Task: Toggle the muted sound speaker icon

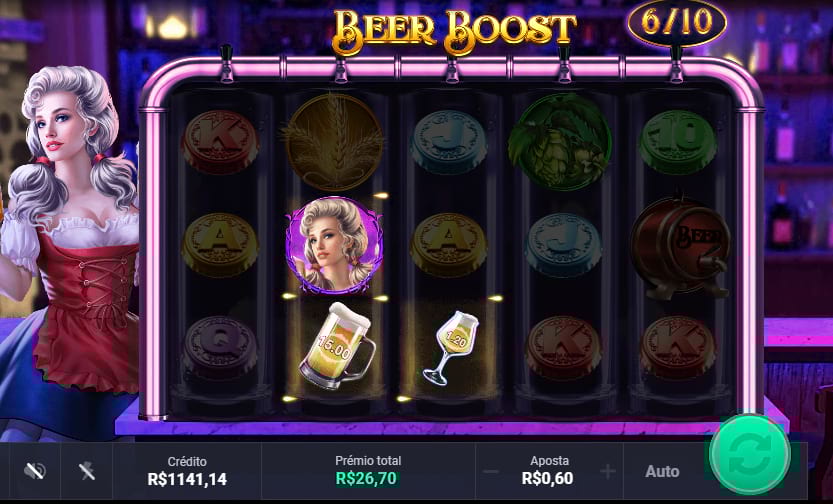Action: pyautogui.click(x=35, y=471)
